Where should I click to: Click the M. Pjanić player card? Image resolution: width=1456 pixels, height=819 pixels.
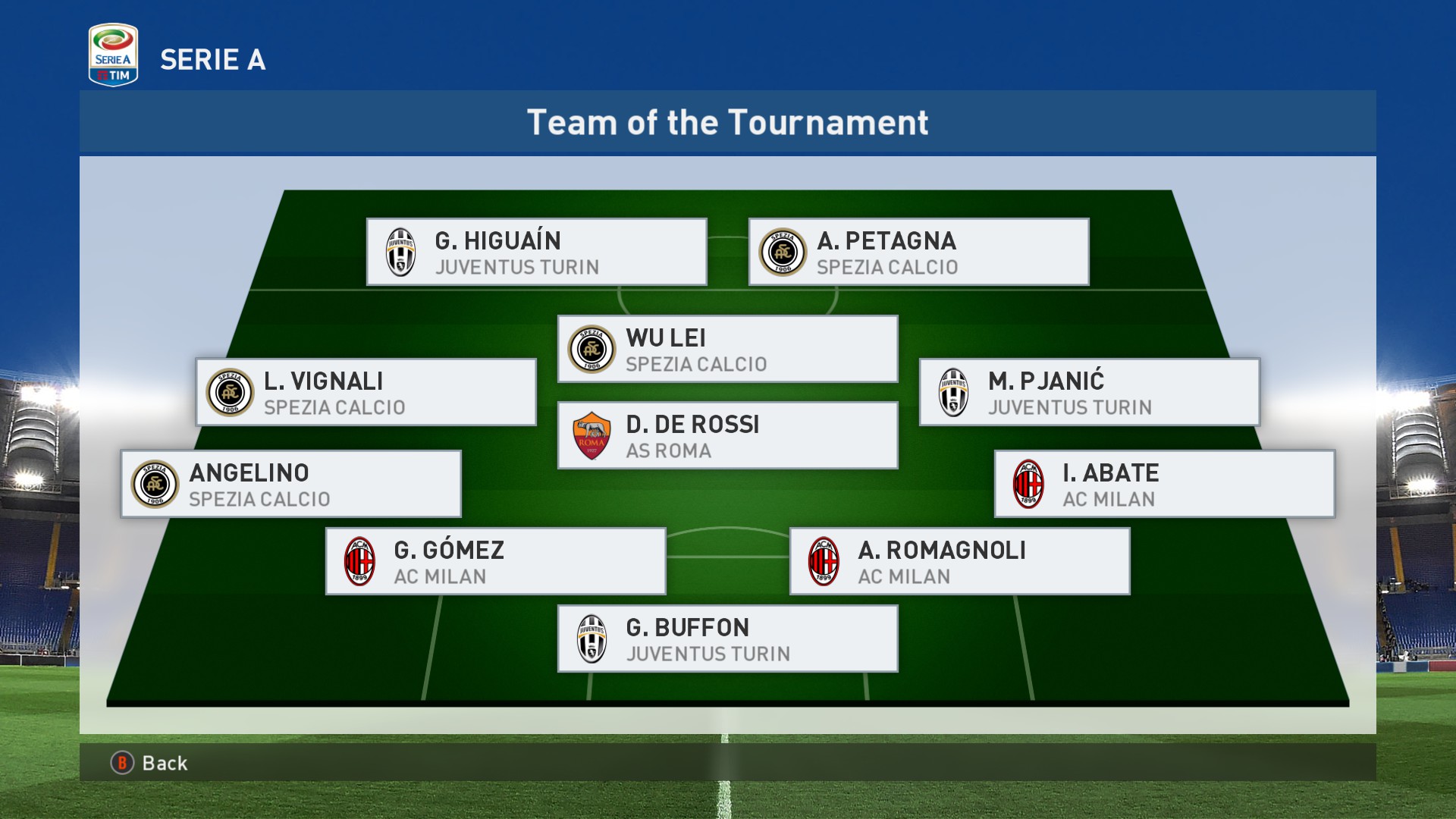click(1089, 393)
